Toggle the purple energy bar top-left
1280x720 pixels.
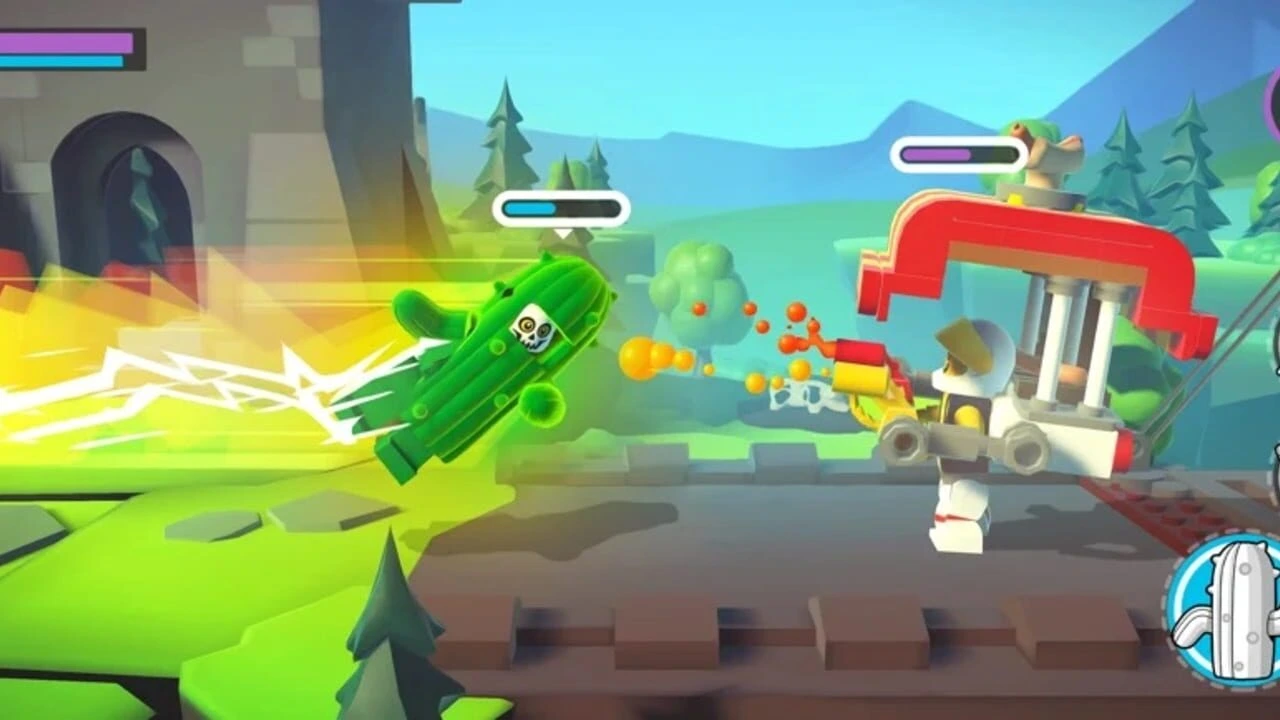point(65,40)
